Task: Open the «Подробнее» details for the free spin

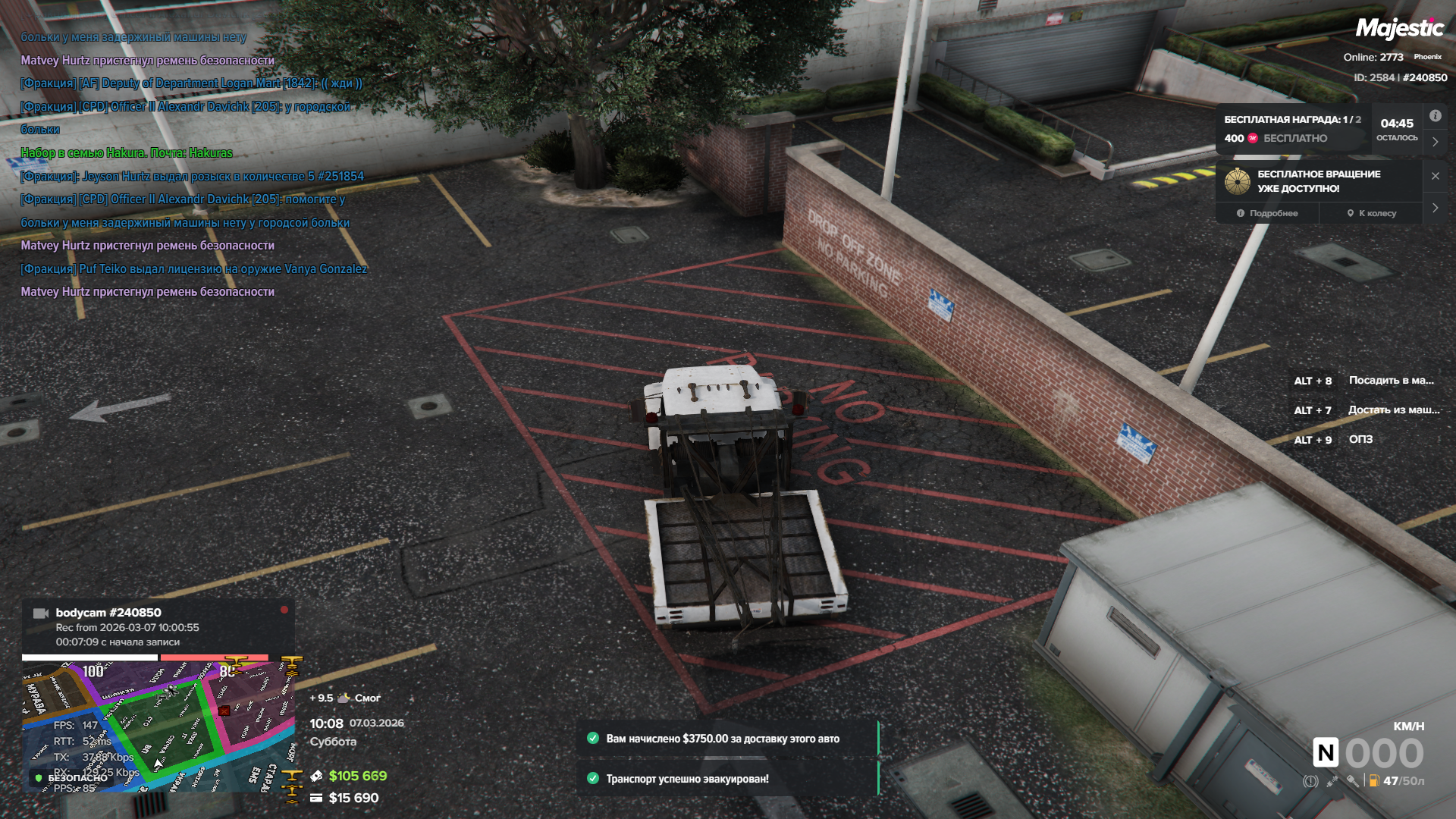Action: pos(1267,213)
